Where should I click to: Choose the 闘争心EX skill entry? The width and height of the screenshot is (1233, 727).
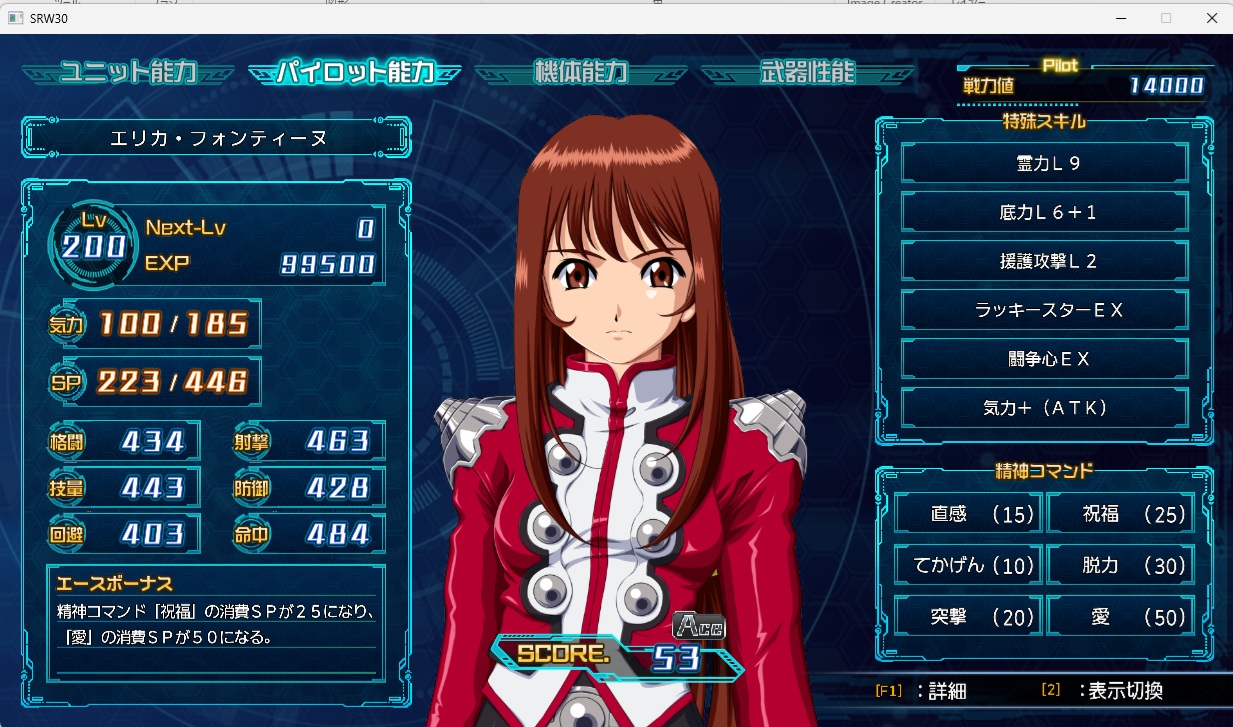1045,359
